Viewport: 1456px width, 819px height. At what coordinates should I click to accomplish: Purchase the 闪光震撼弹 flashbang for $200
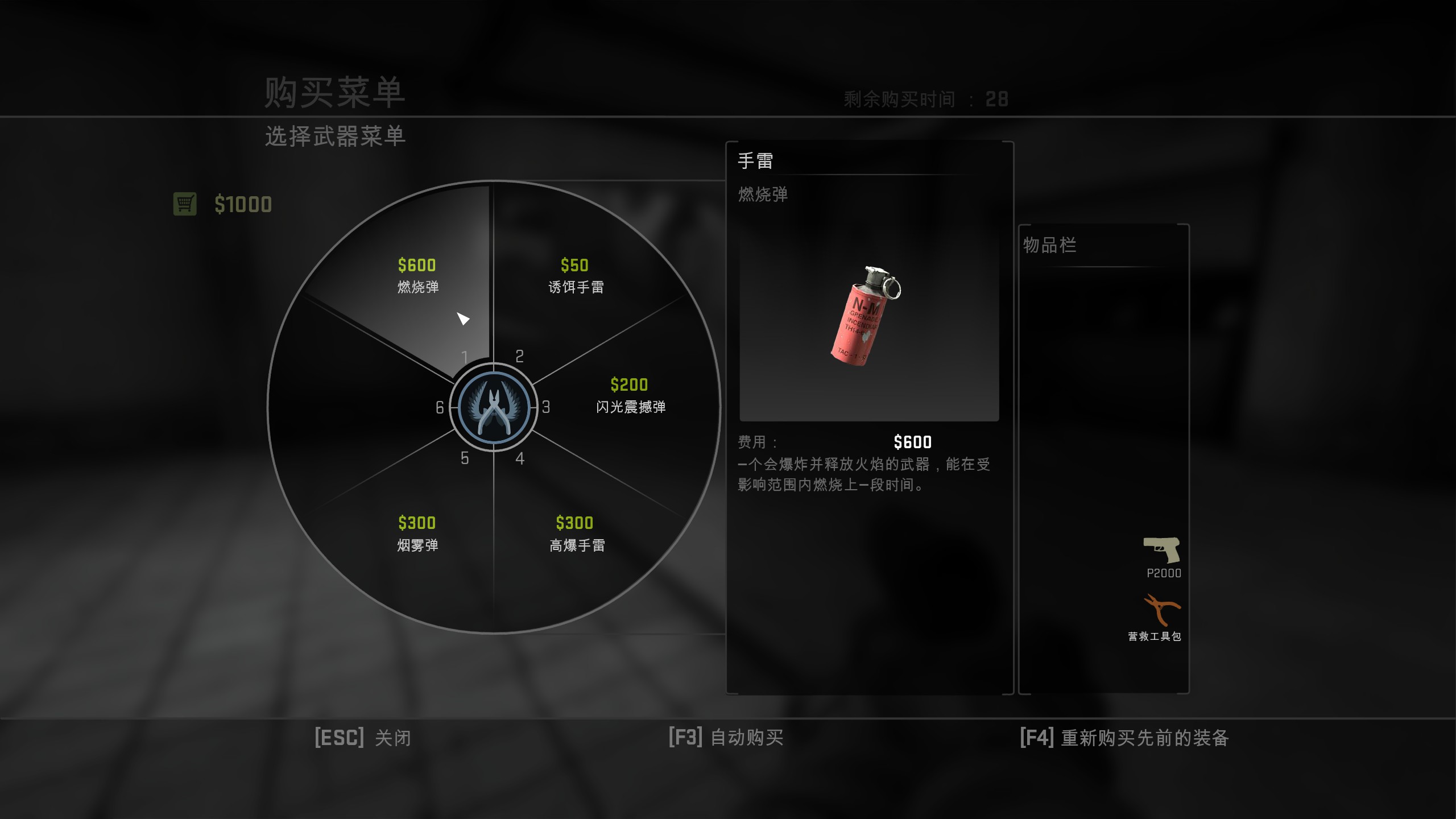[x=630, y=396]
